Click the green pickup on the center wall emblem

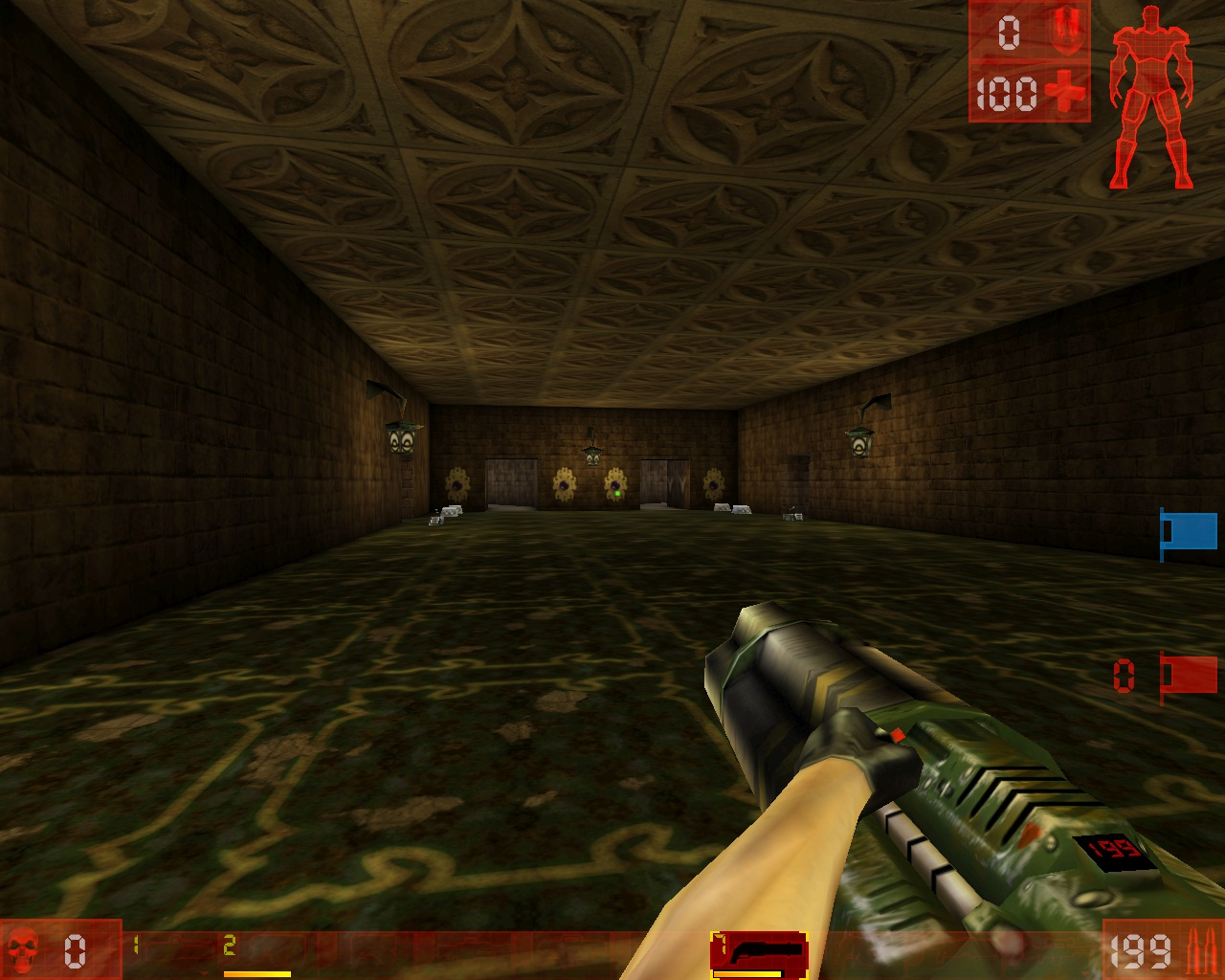pos(617,492)
